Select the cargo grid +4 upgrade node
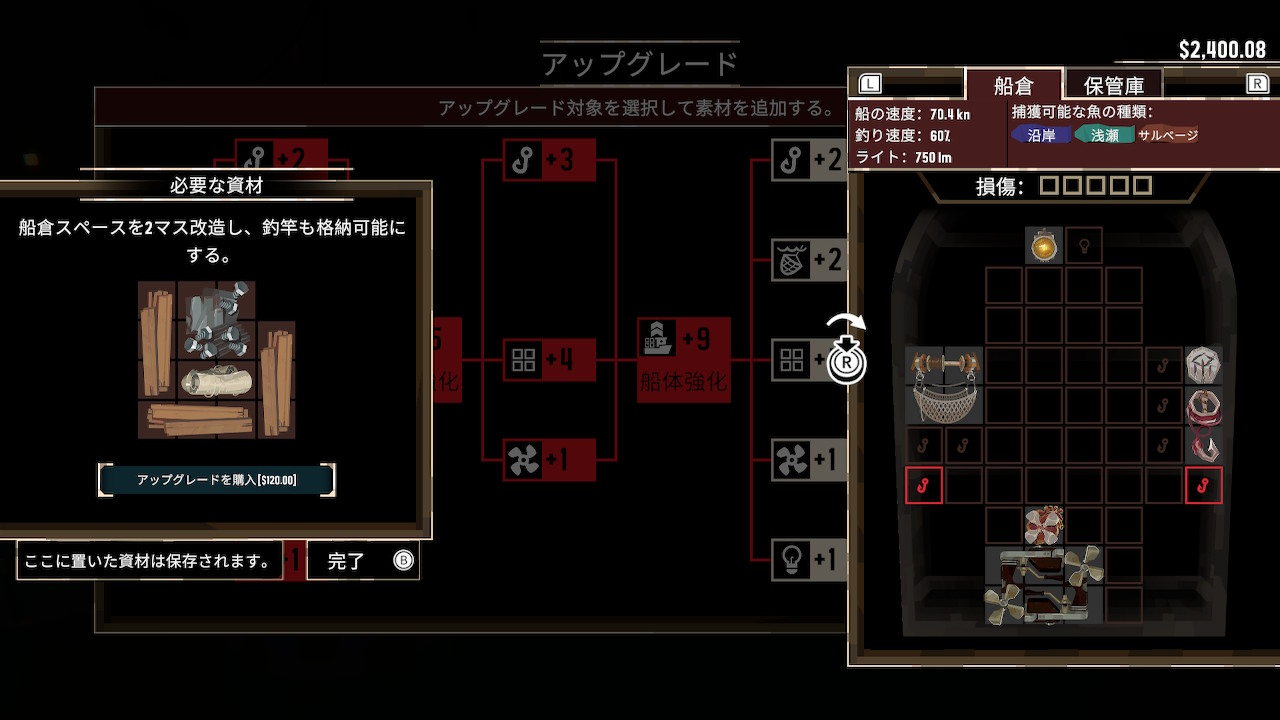This screenshot has height=720, width=1280. click(x=548, y=360)
